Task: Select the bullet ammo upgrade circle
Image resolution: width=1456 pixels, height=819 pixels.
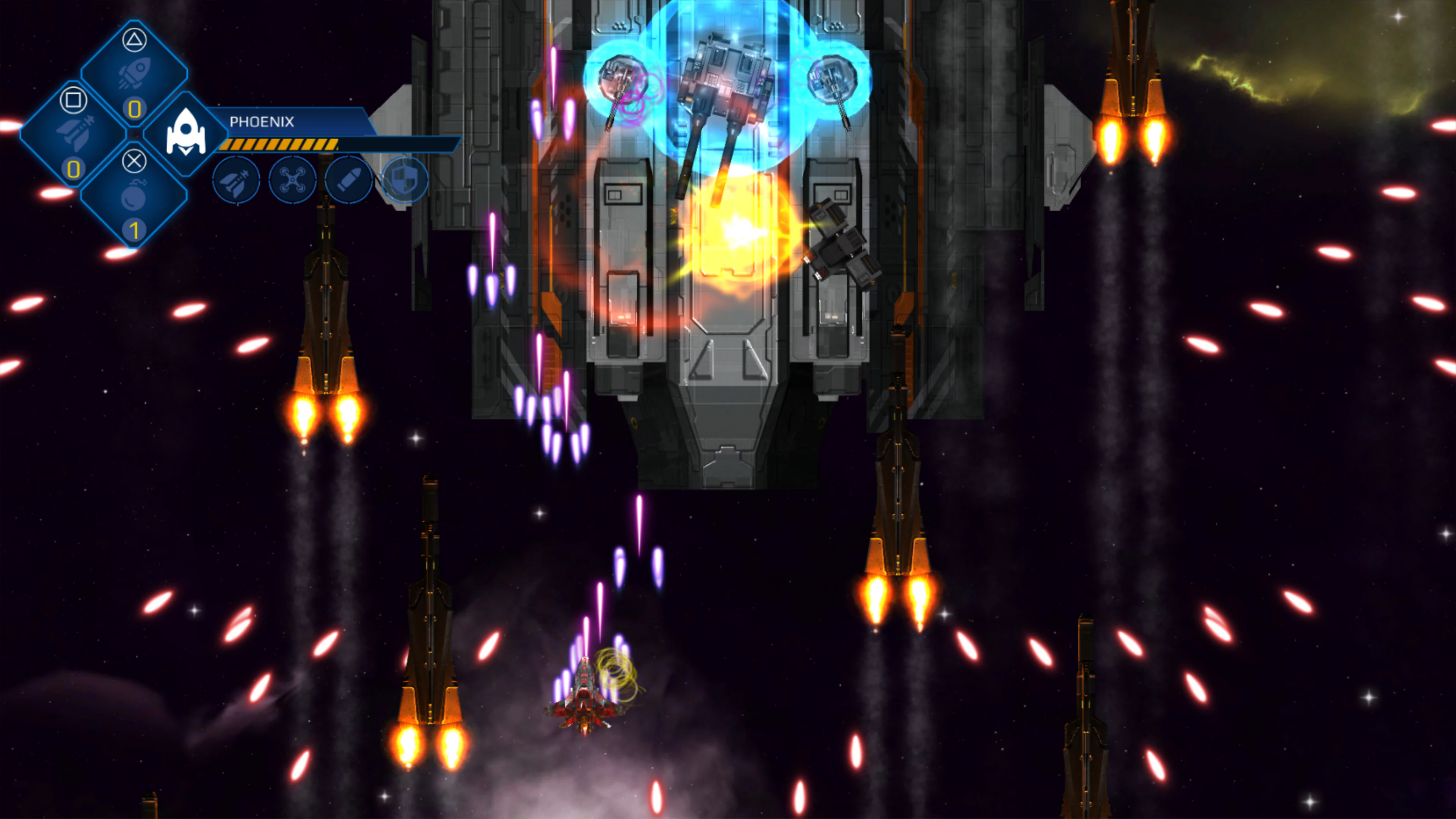Action: [348, 181]
